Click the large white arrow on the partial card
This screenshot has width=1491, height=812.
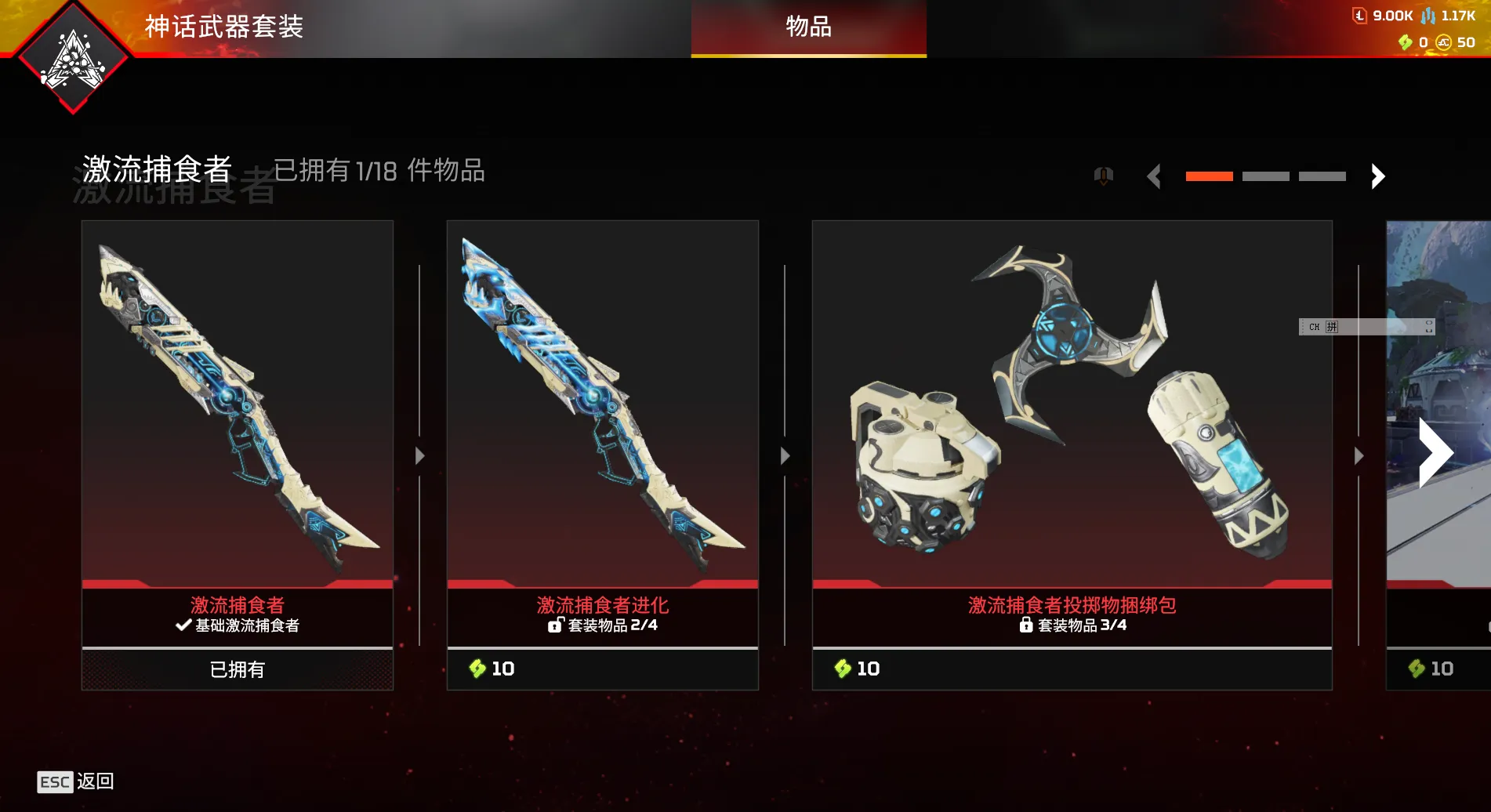pos(1435,453)
